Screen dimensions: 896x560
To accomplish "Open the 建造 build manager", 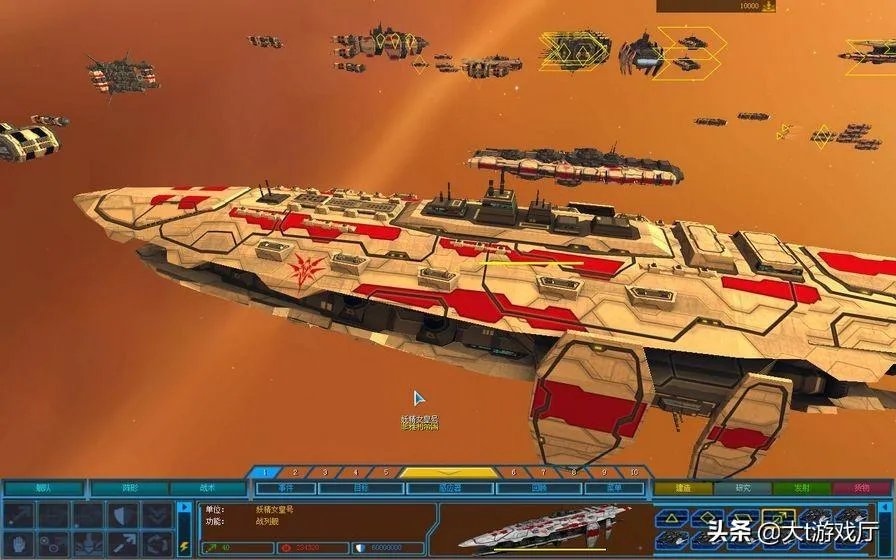I will pyautogui.click(x=683, y=488).
